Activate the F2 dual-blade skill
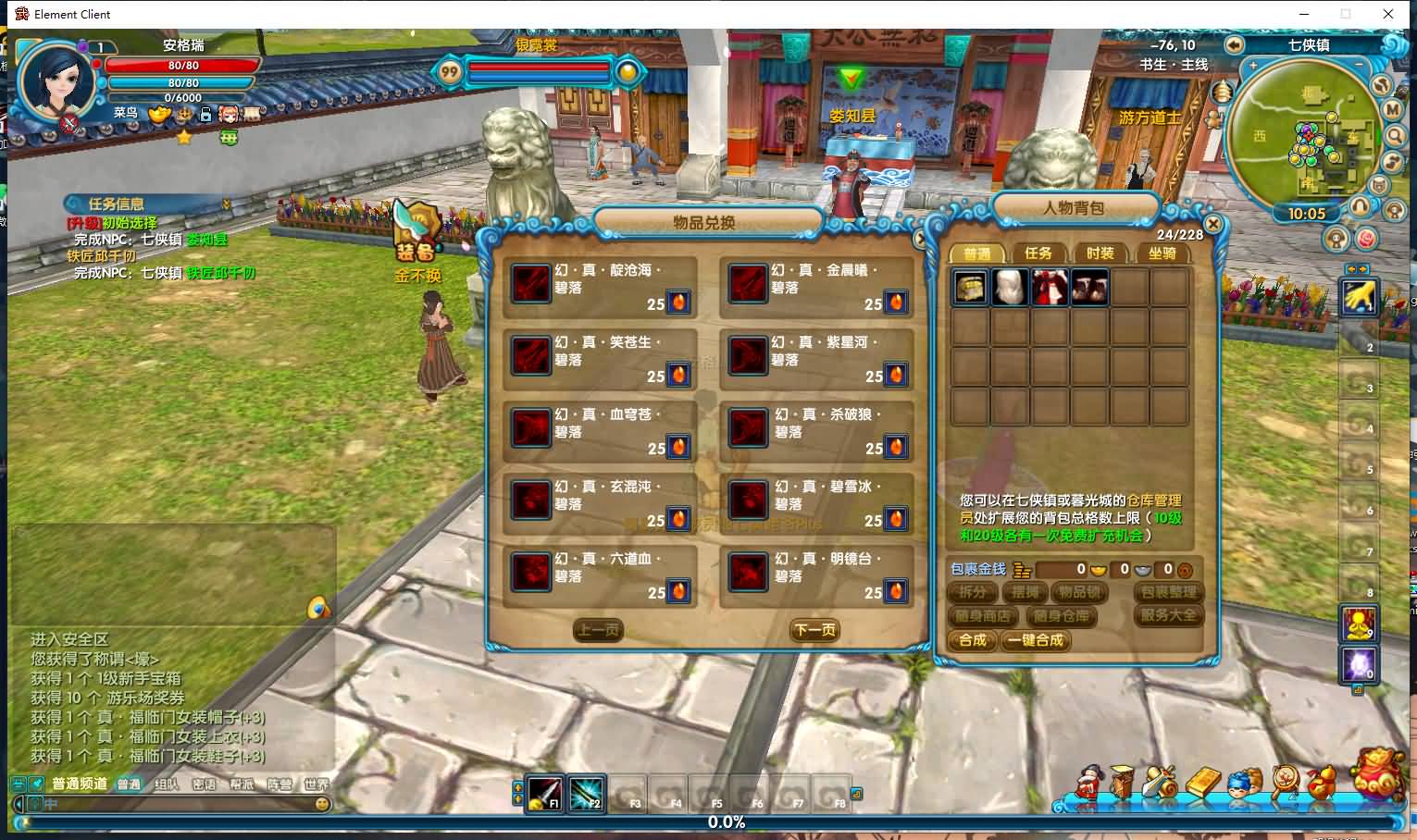The image size is (1417, 840). [590, 796]
